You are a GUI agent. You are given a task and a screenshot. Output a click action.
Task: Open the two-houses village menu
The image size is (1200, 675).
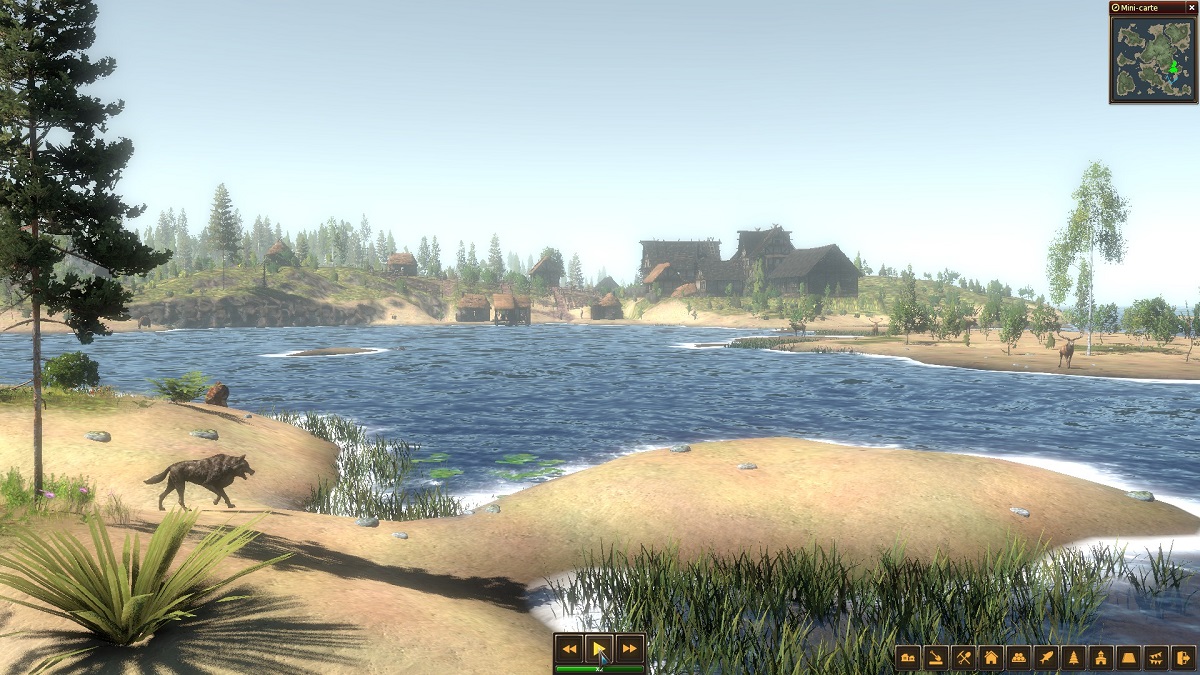point(908,657)
